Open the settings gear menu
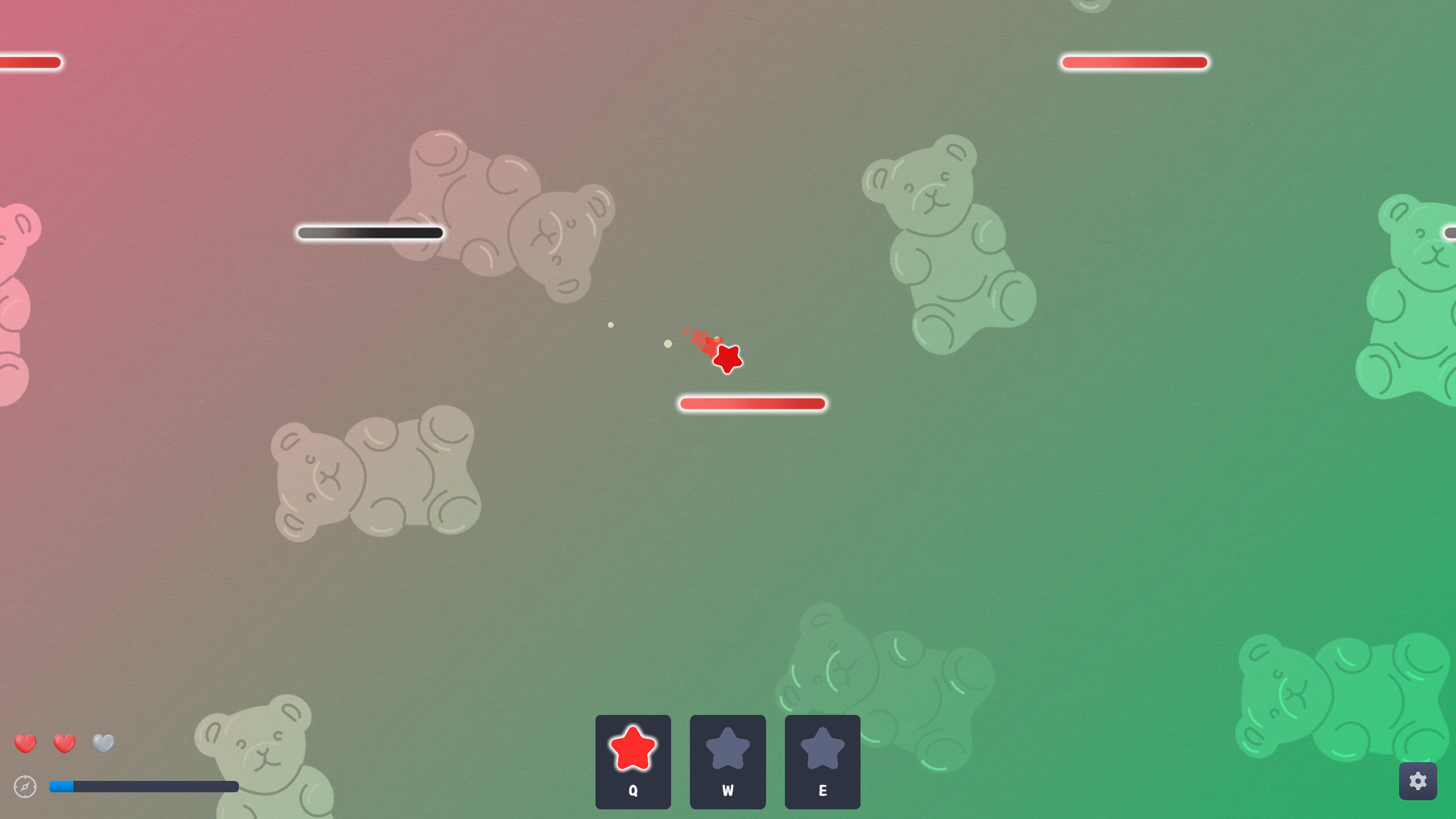 [1418, 781]
